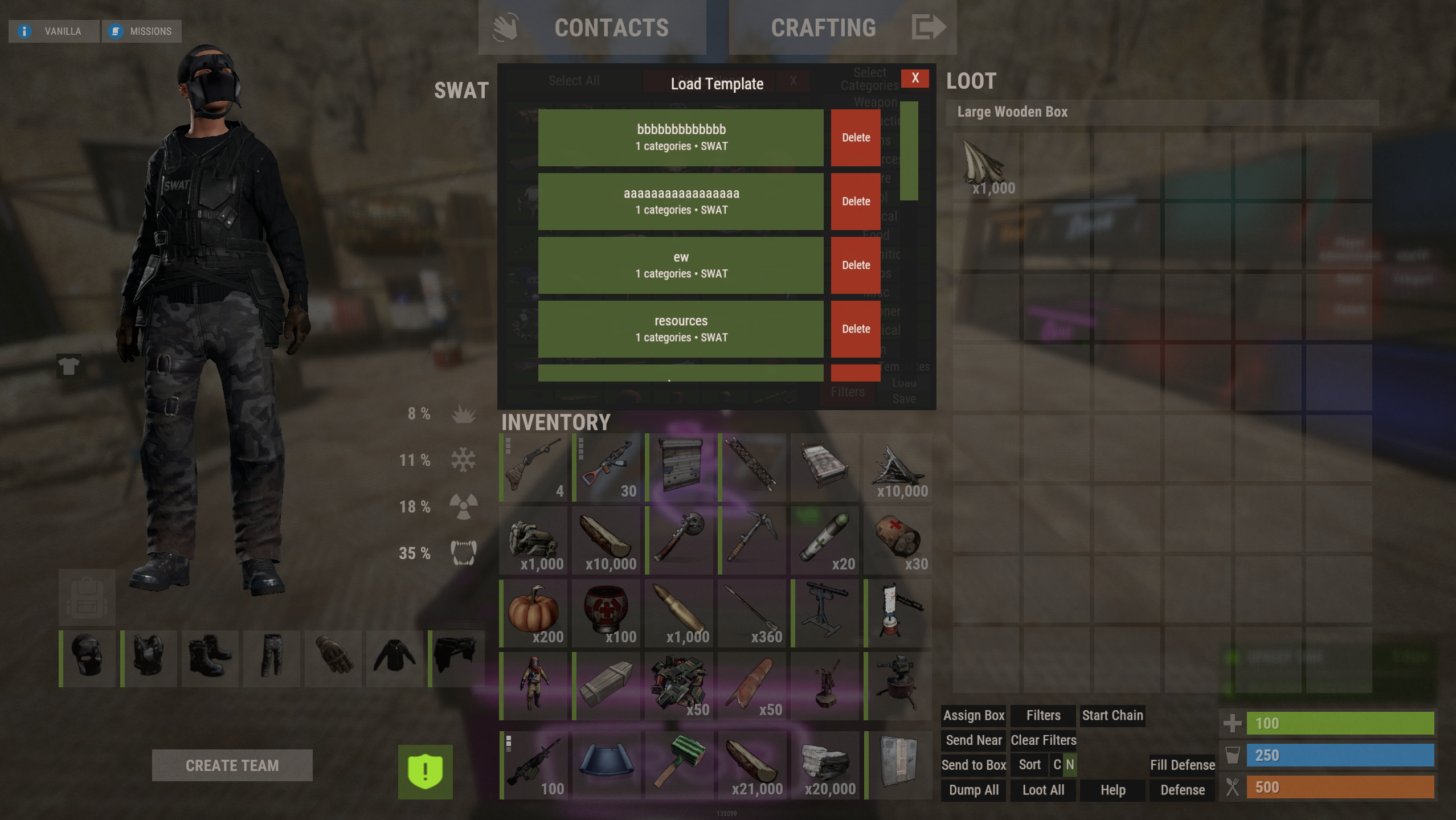Toggle the Missions indicator

pos(141,31)
